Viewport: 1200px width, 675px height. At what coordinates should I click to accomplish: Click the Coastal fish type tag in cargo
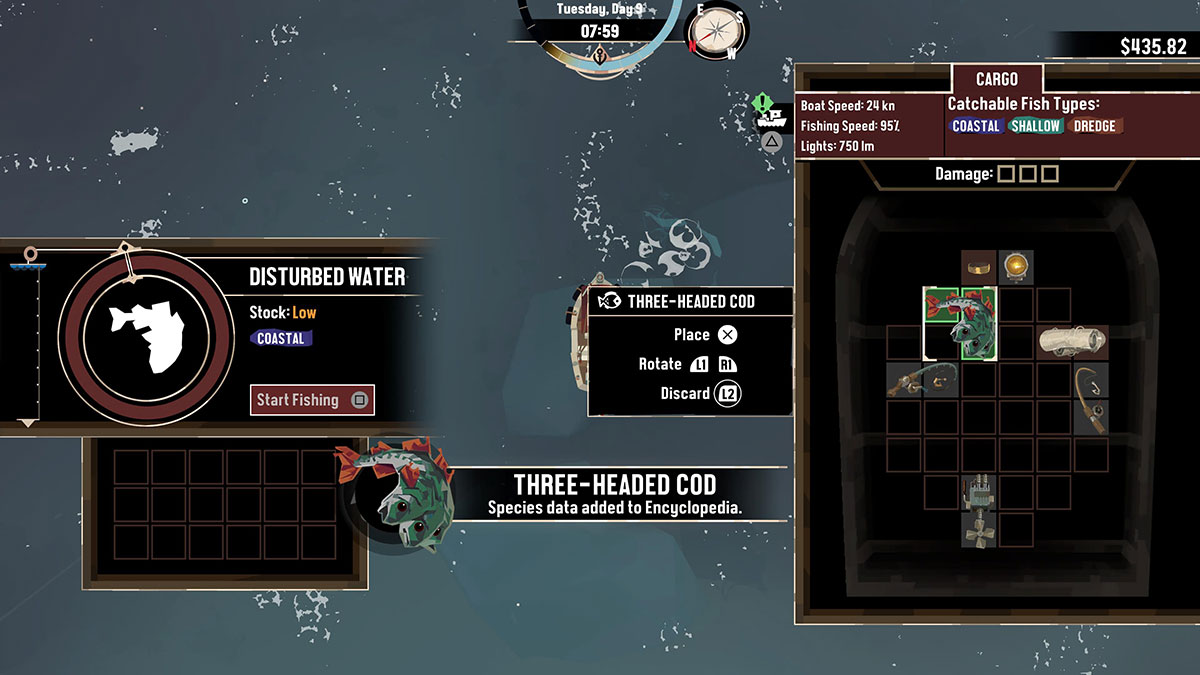pyautogui.click(x=976, y=126)
